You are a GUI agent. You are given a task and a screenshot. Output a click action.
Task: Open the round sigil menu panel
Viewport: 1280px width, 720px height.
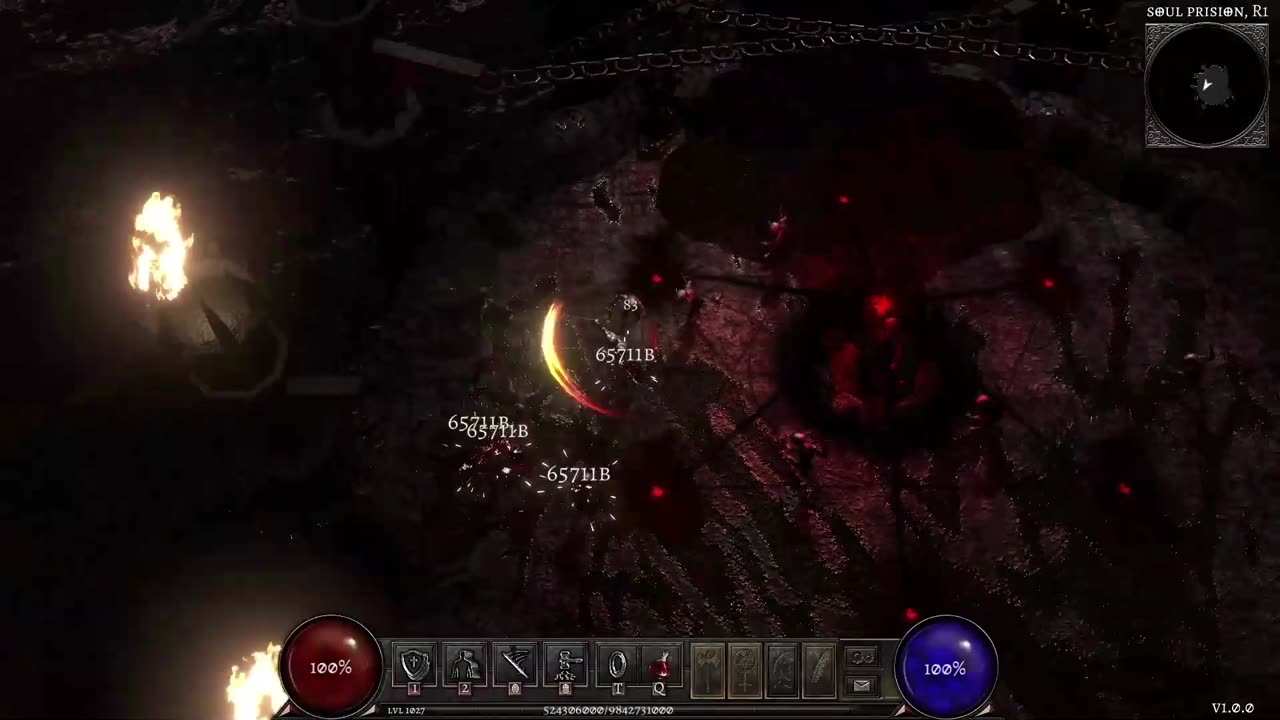point(745,669)
